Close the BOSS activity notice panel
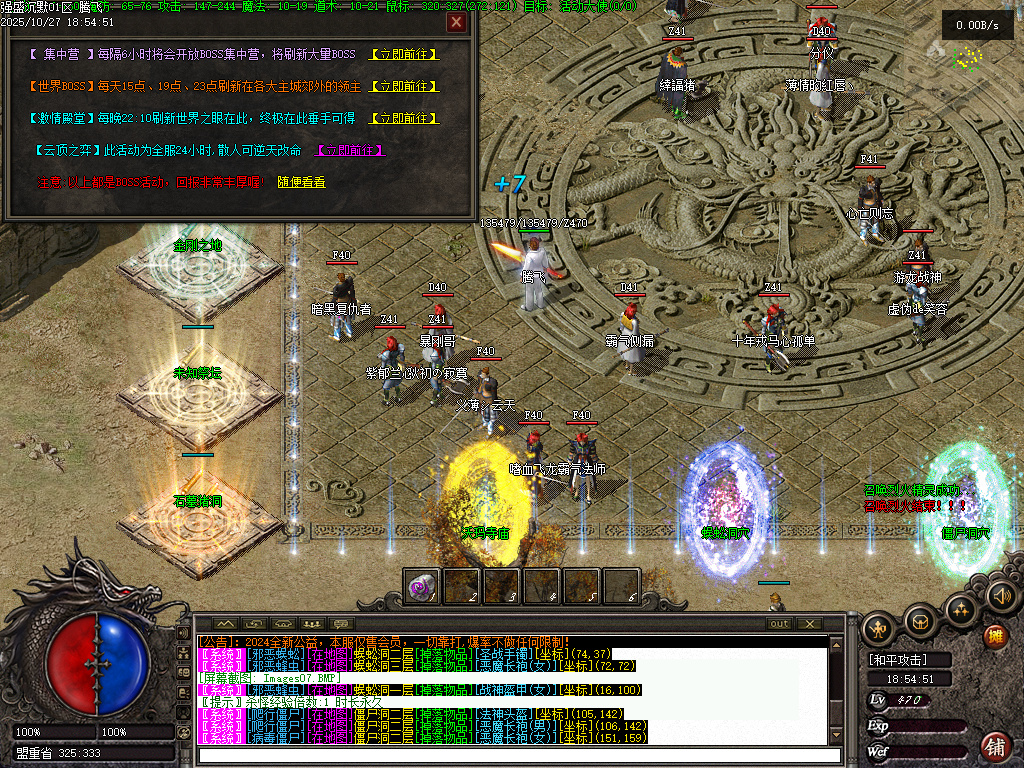 (x=456, y=23)
